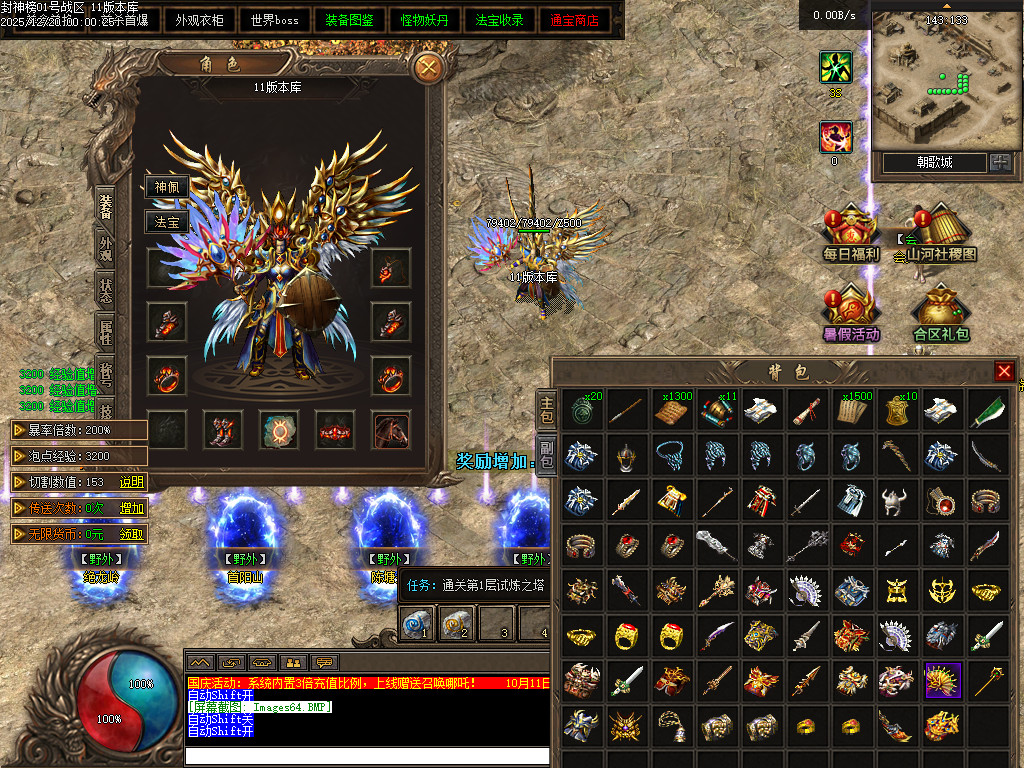Viewport: 1024px width, 768px height.
Task: Open the 外观衣柜 wardrobe menu
Action: click(x=200, y=20)
